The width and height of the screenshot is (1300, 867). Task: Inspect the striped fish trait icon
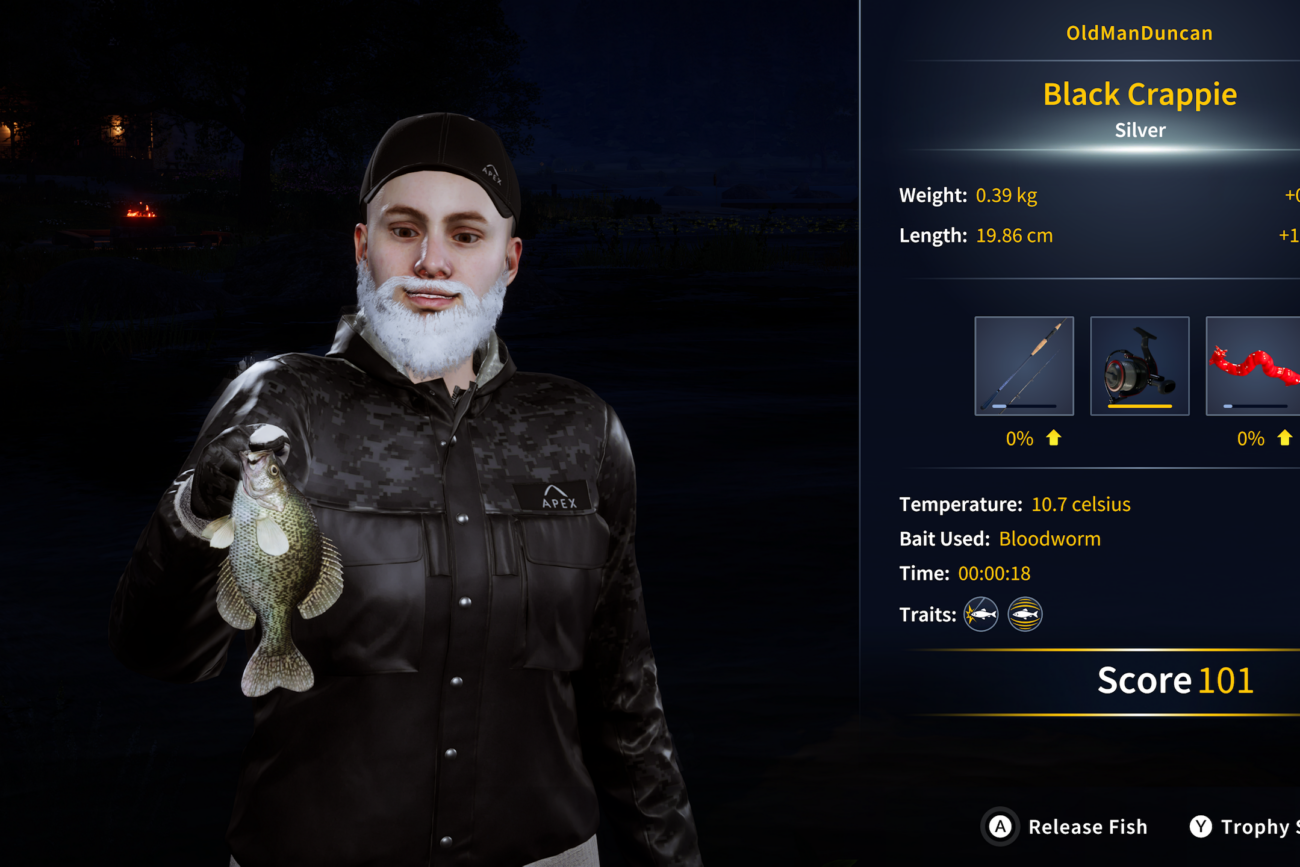[x=1025, y=614]
